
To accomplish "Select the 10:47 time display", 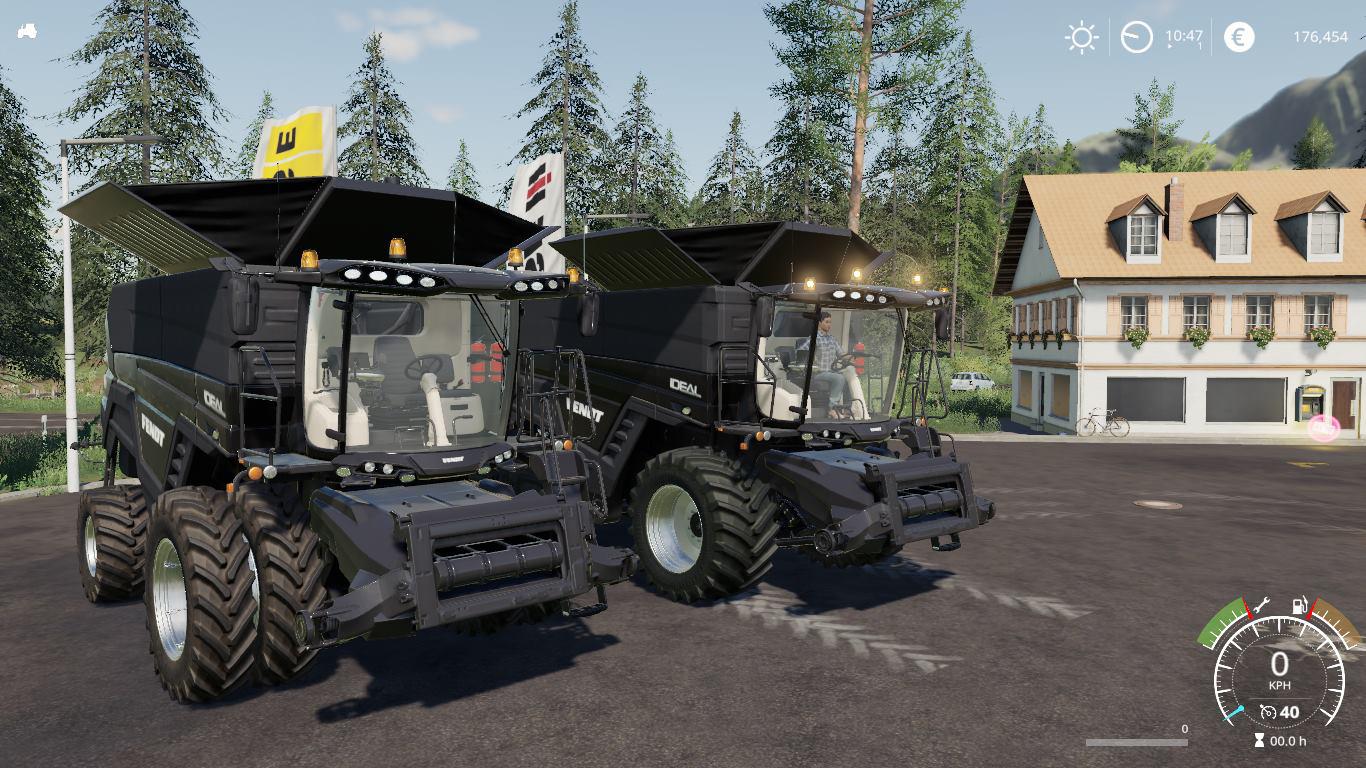I will click(x=1184, y=36).
